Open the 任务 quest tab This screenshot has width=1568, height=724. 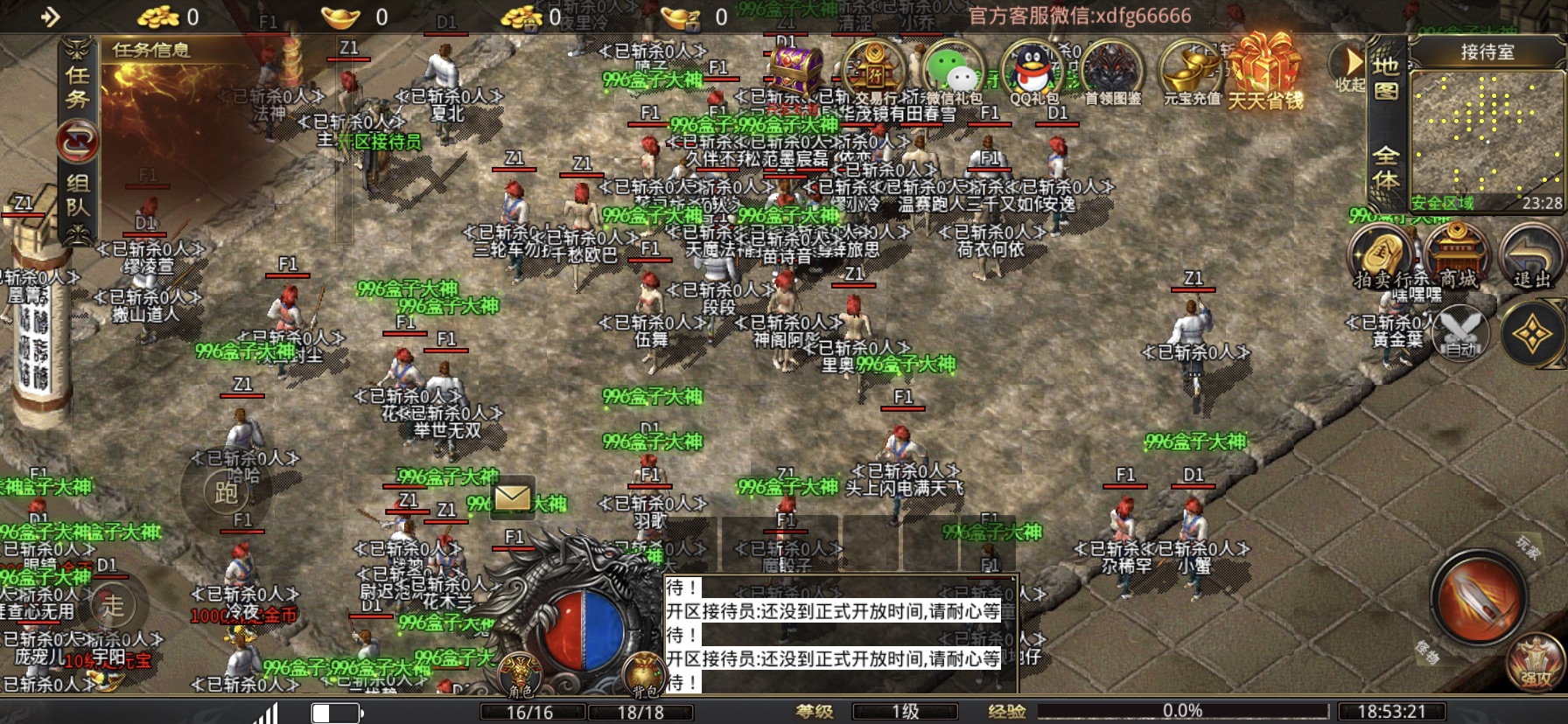click(x=78, y=87)
